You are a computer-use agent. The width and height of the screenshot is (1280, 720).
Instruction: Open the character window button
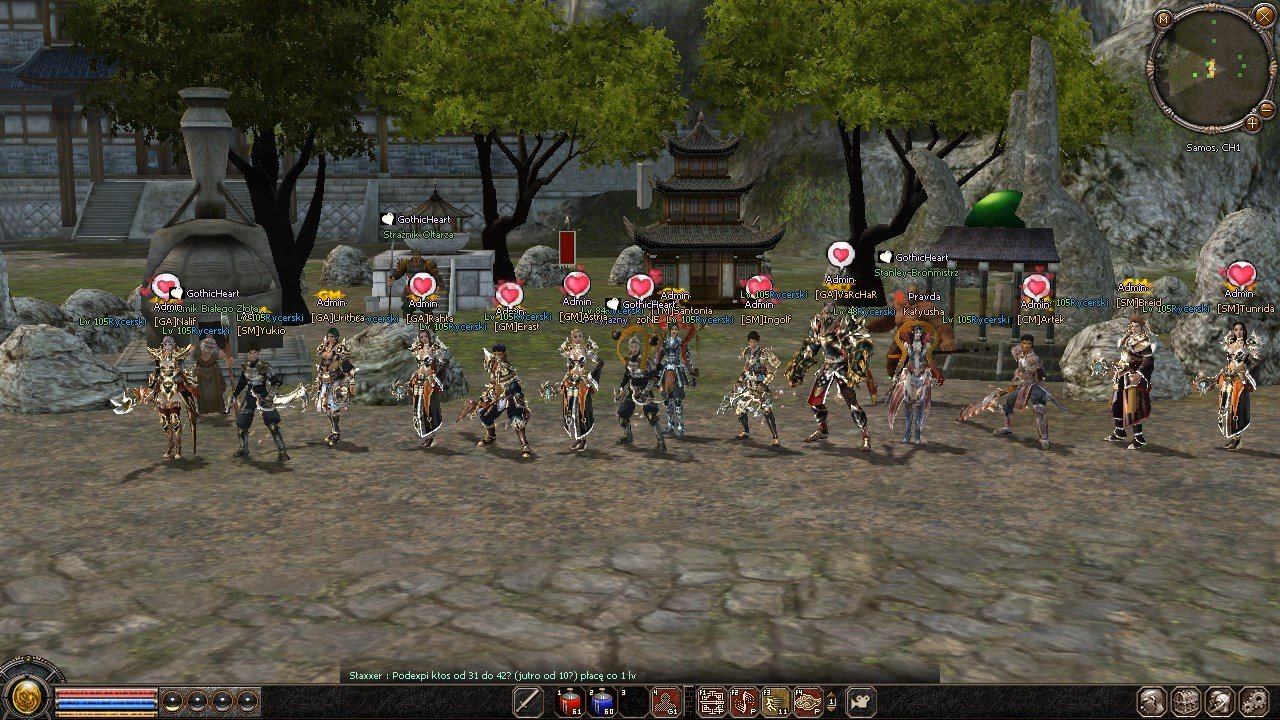coord(1153,701)
